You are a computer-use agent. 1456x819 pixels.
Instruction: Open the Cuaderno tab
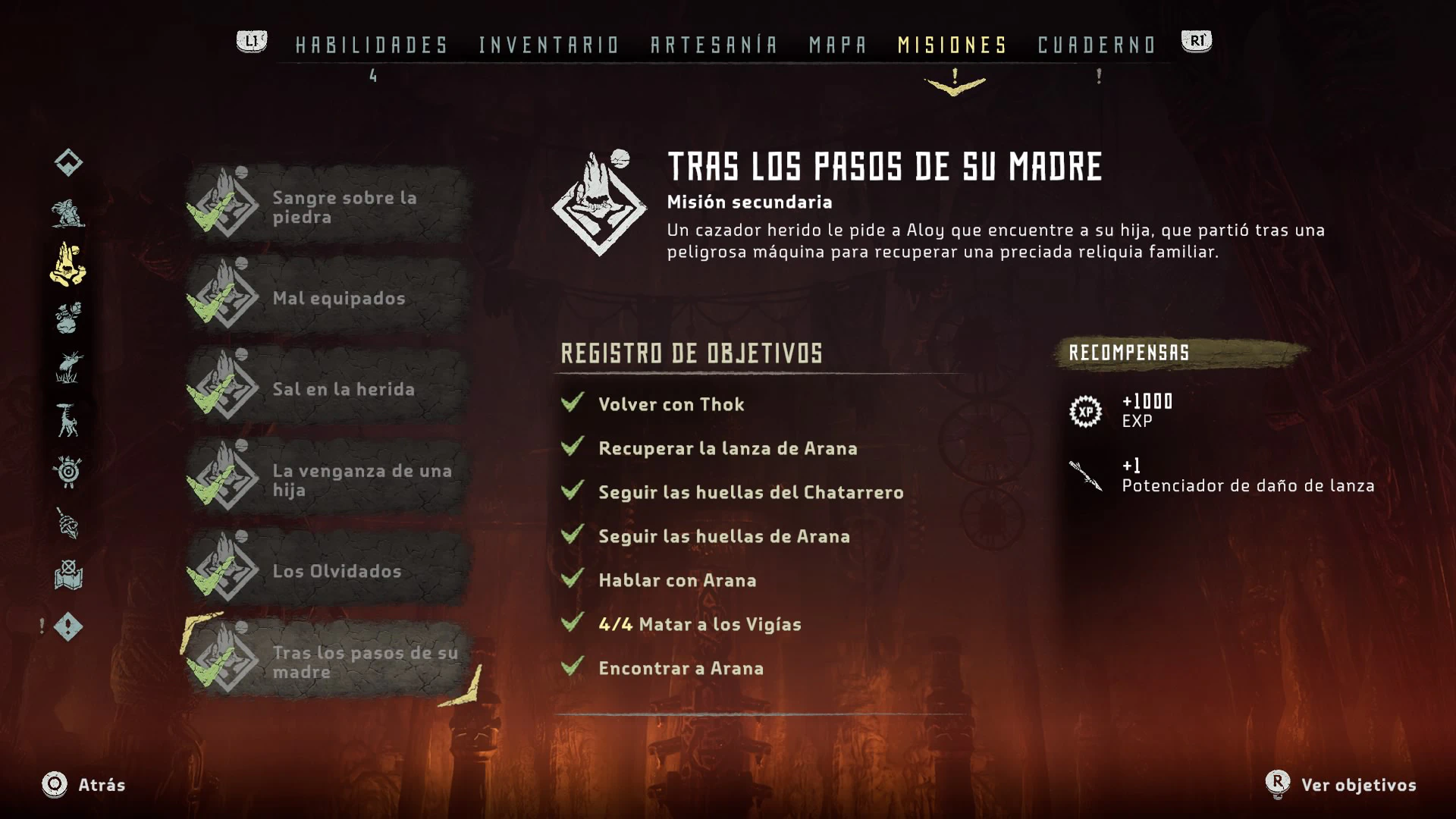coord(1097,45)
